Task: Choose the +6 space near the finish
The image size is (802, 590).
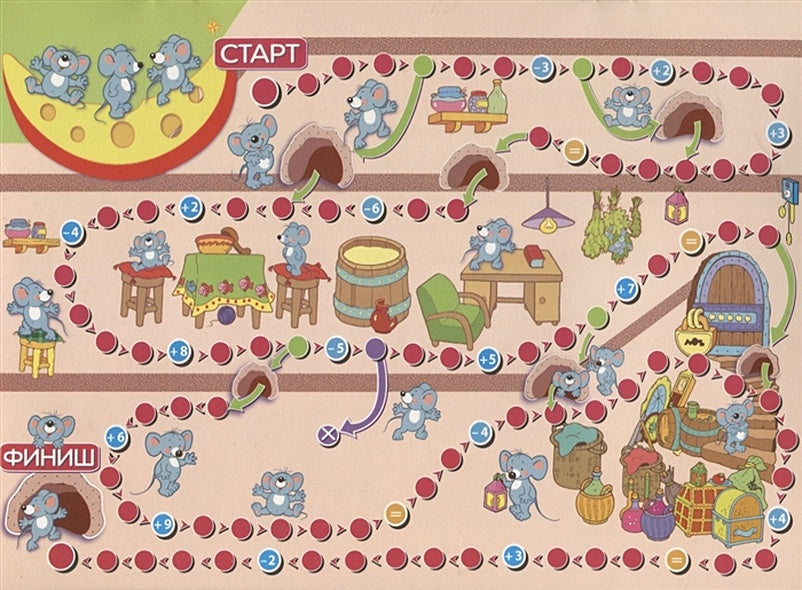Action: coord(115,436)
